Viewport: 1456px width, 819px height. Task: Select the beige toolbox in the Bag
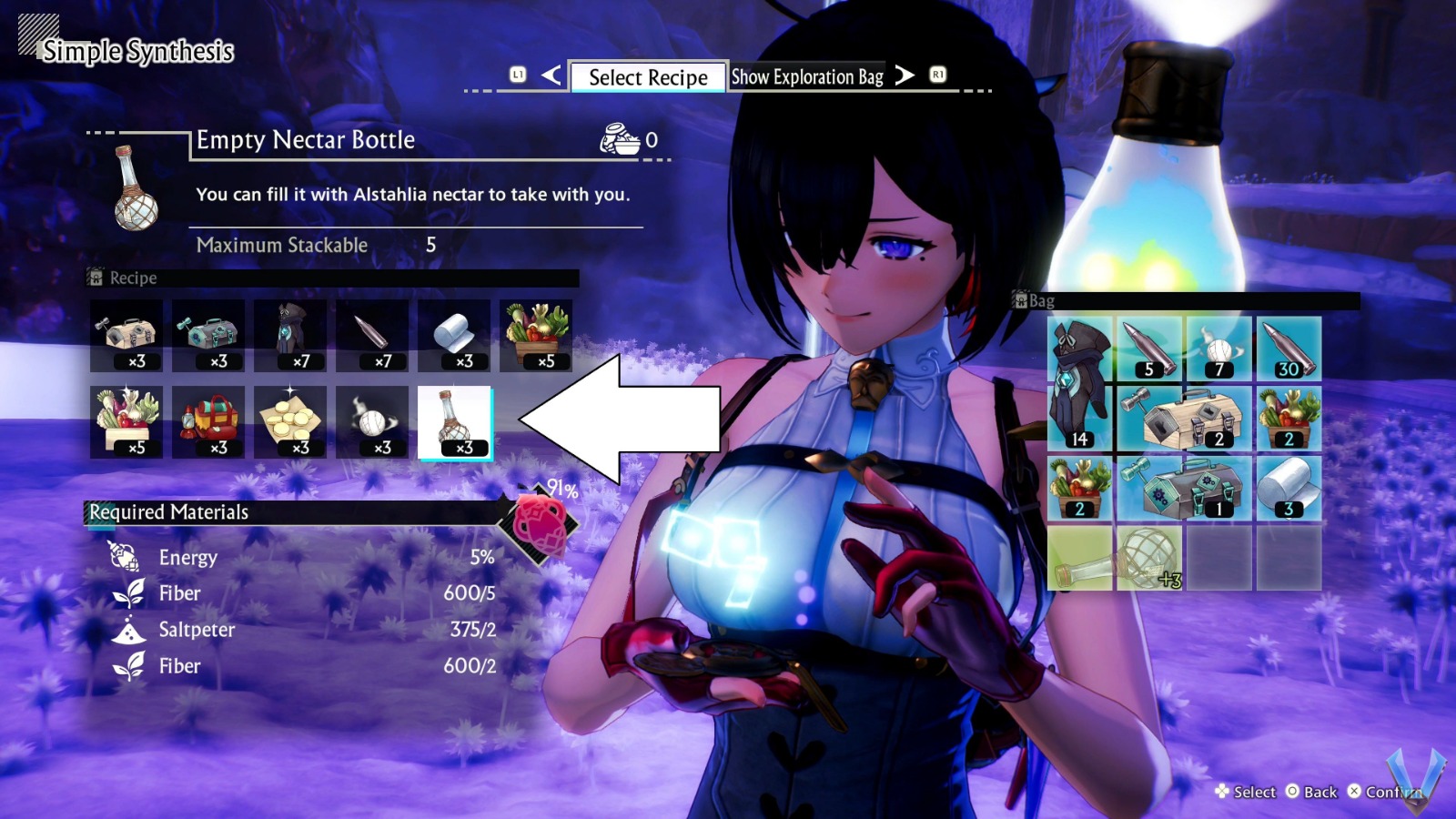point(1183,419)
